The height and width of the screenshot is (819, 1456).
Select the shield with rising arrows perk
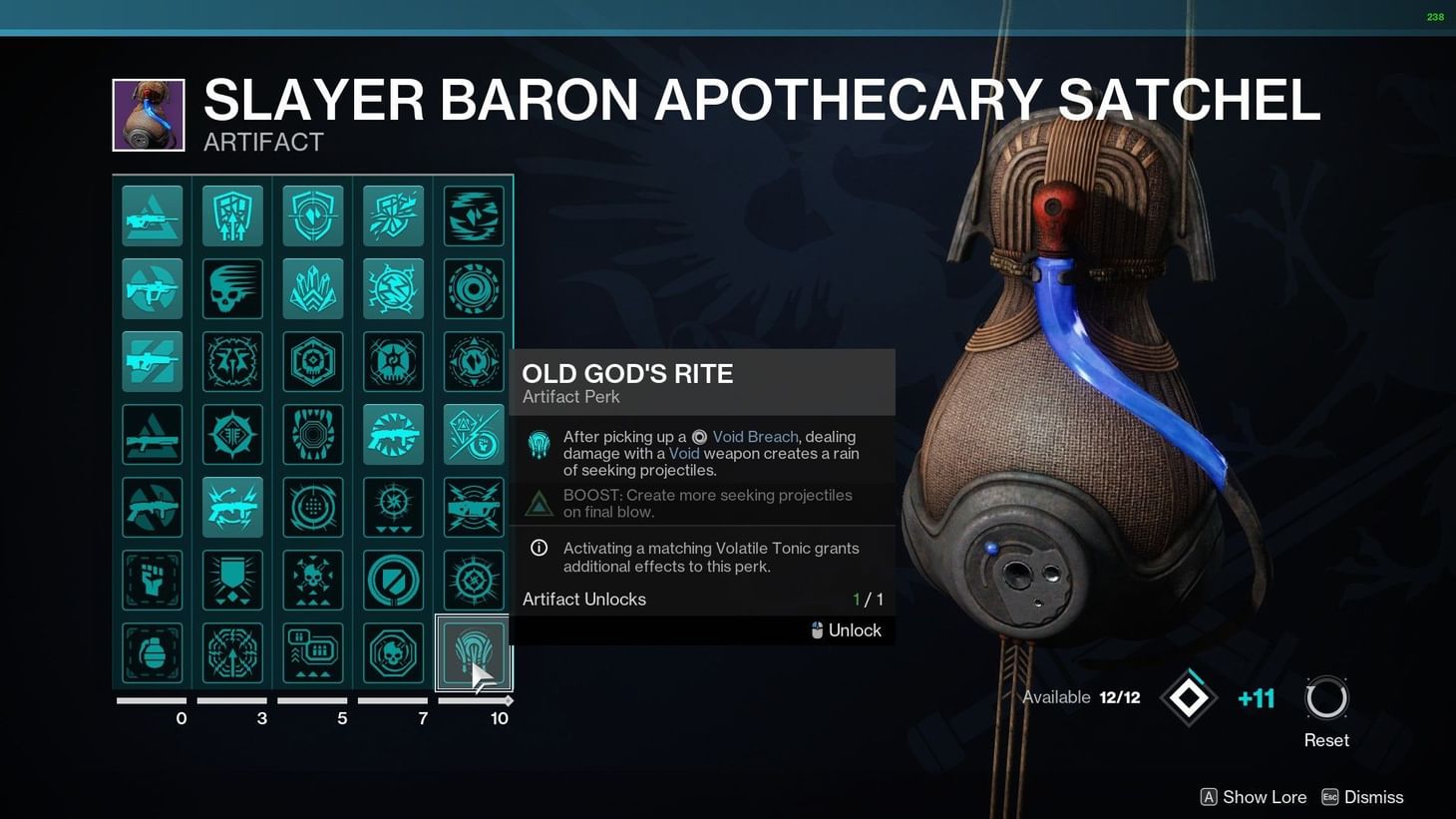click(232, 214)
